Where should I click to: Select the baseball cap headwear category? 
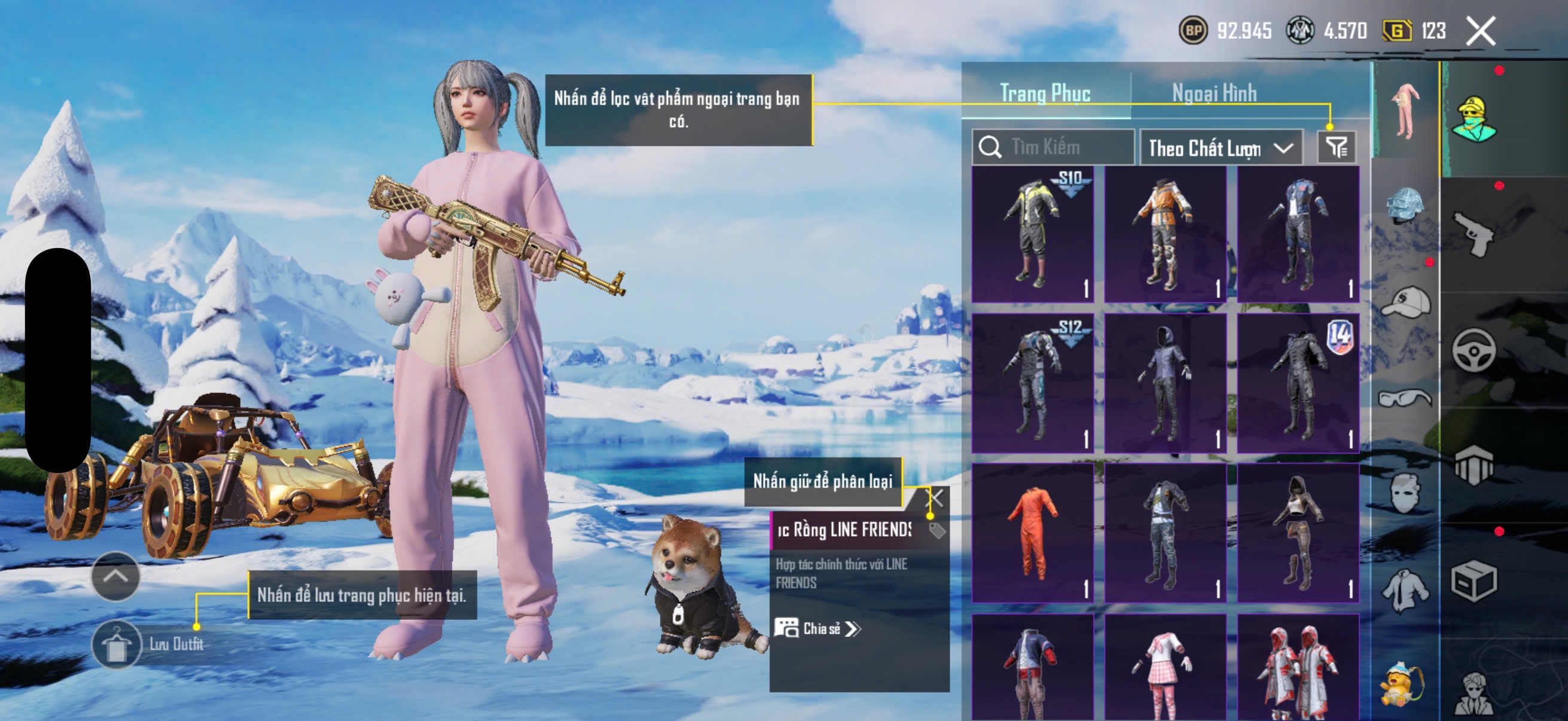point(1405,303)
